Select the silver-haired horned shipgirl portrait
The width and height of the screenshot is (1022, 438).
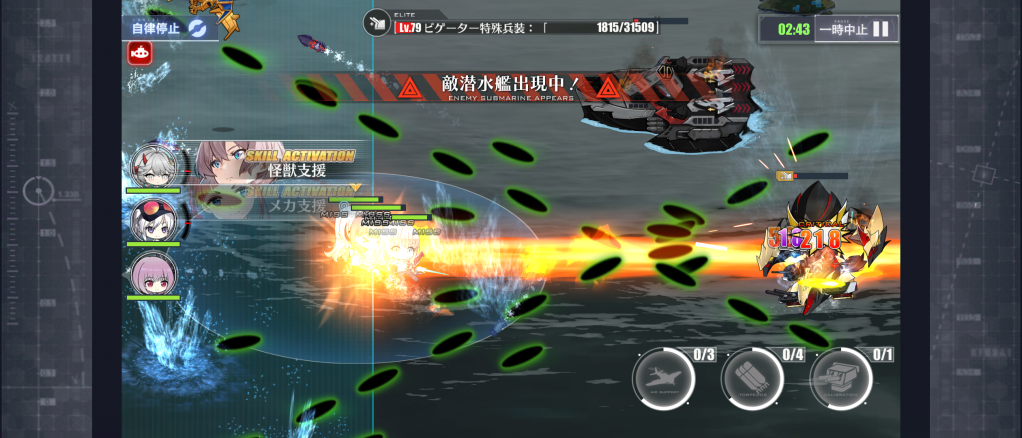point(154,165)
